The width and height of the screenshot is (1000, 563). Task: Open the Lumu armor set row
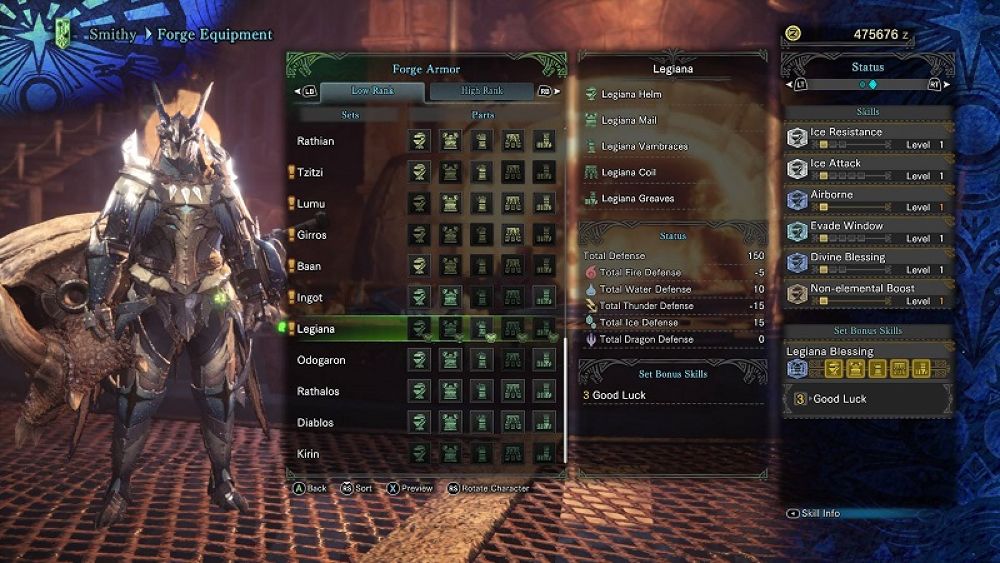coord(311,204)
